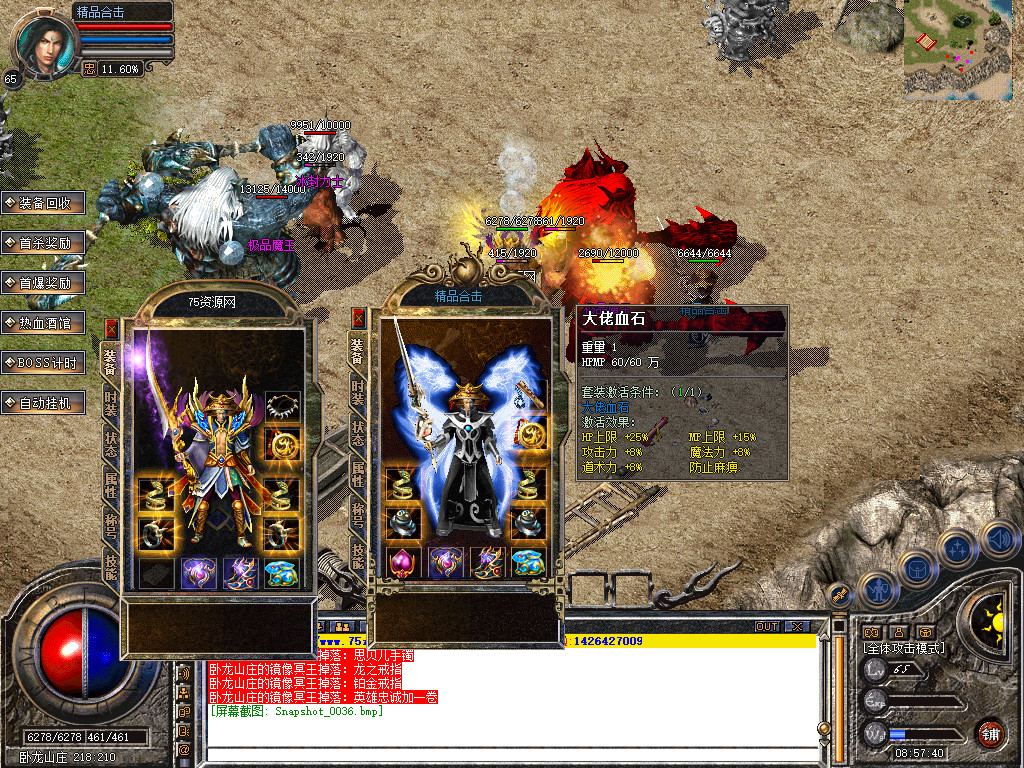Select the blue rabbit charm in 75资源网 panel
The width and height of the screenshot is (1024, 768).
click(x=283, y=573)
